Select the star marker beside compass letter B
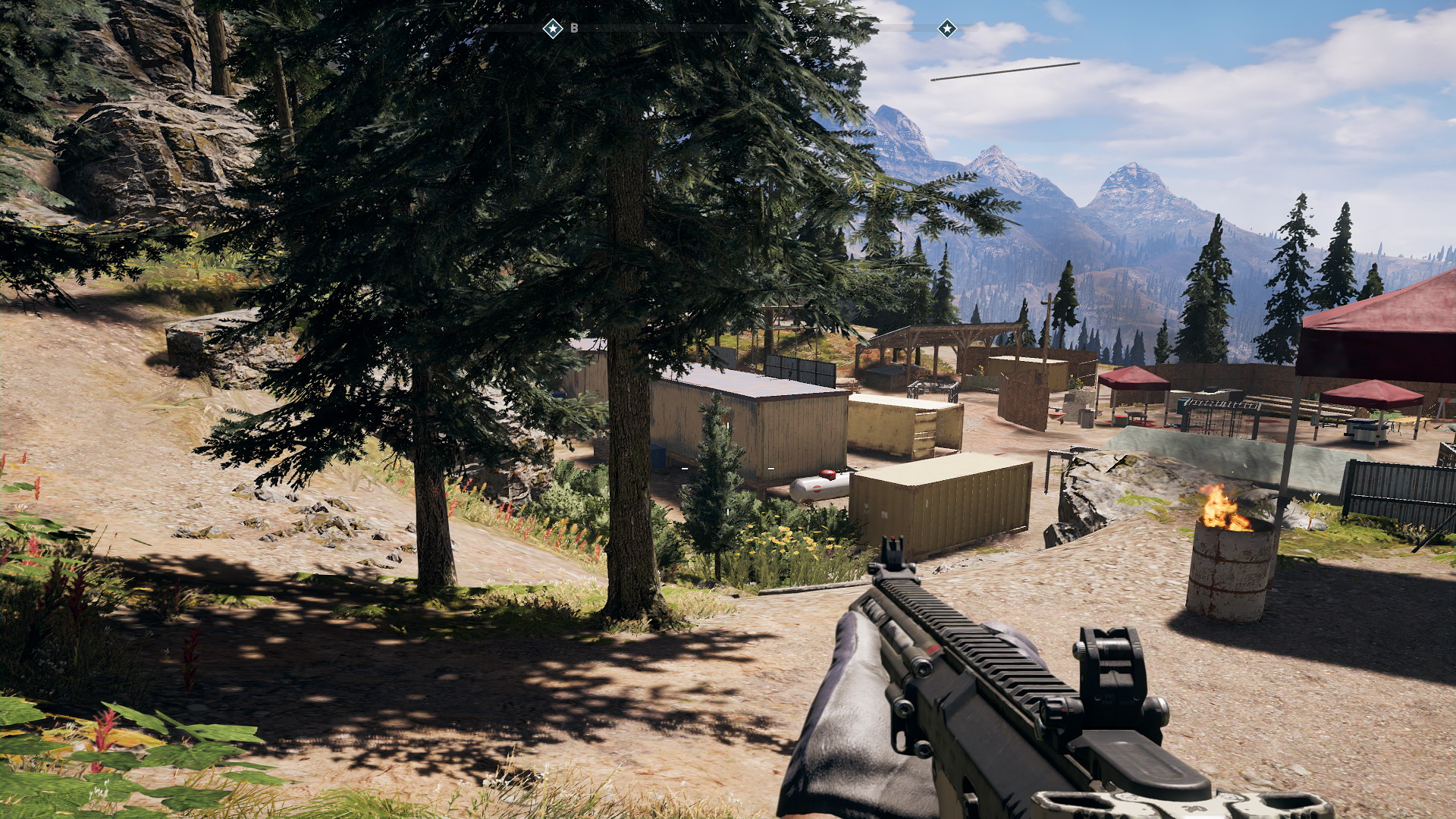Image resolution: width=1456 pixels, height=819 pixels. coord(554,29)
